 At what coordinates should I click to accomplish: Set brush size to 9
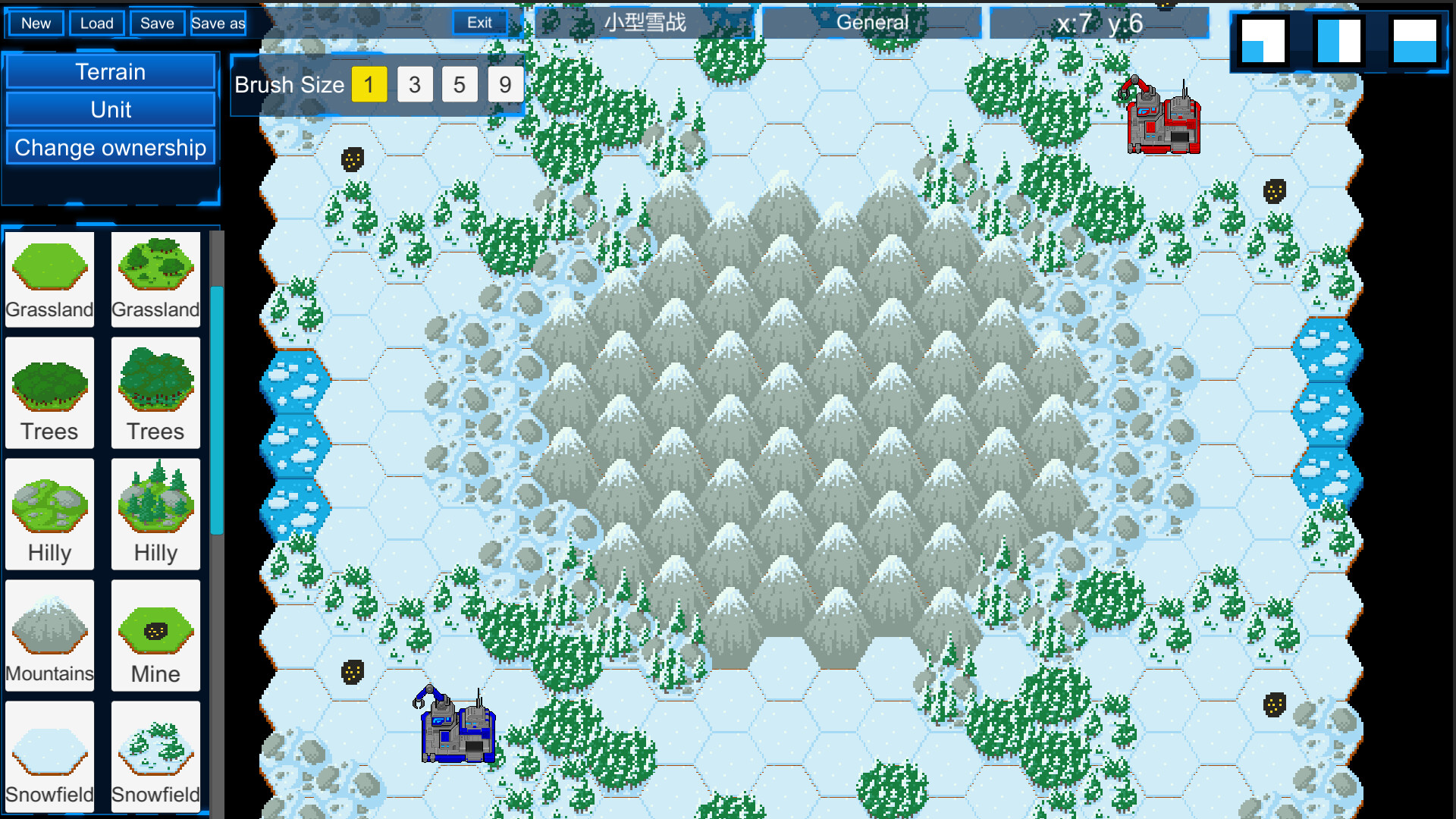tap(505, 84)
